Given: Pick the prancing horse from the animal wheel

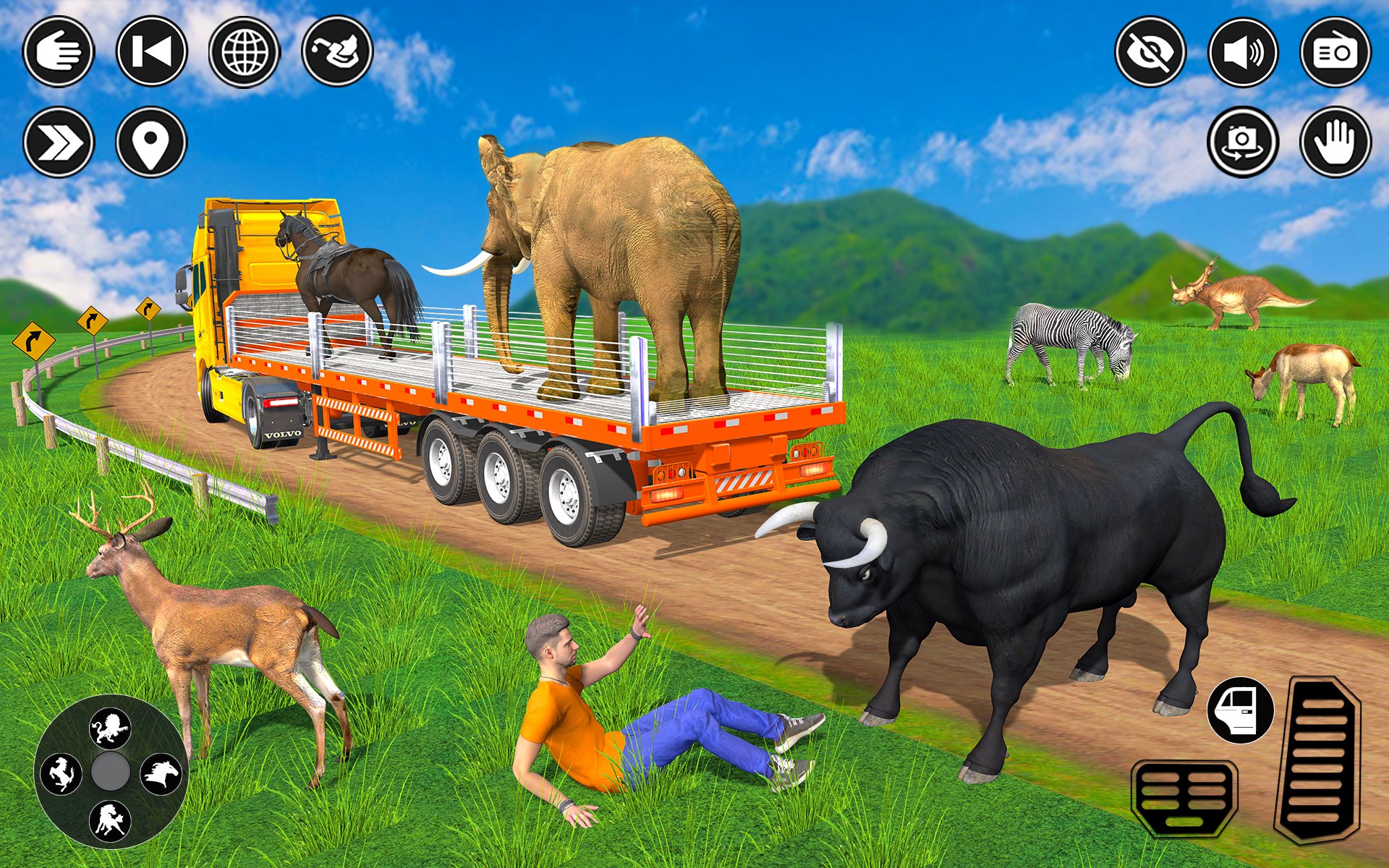Looking at the screenshot, I should [61, 774].
